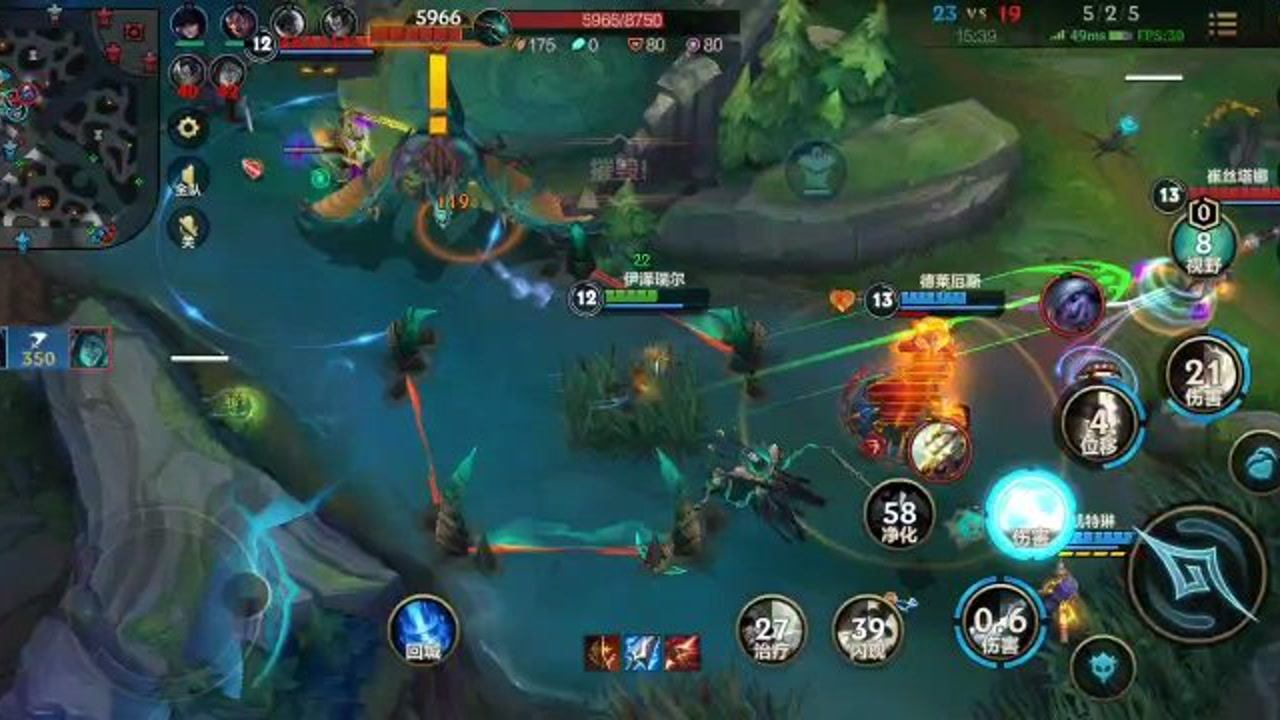Select the enemy champion target portrait
The image size is (1280, 720).
[1072, 304]
